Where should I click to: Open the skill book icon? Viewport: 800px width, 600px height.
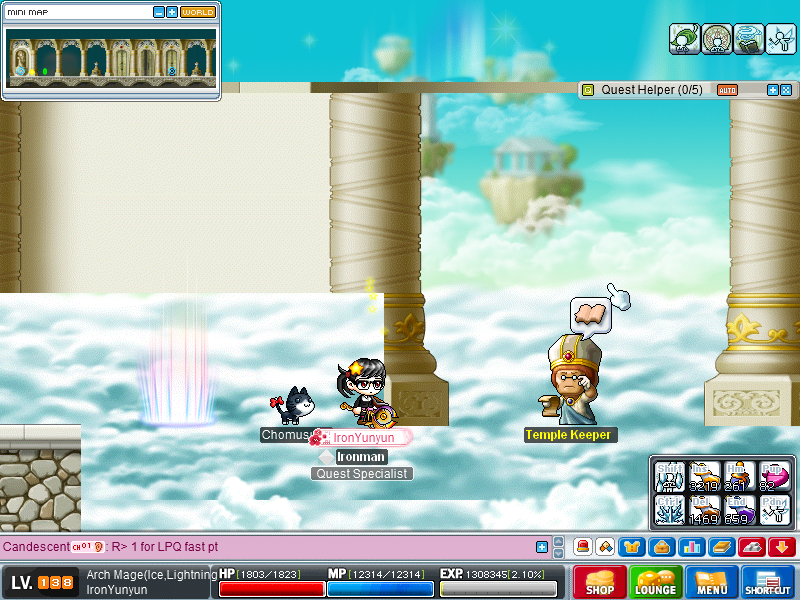[721, 547]
